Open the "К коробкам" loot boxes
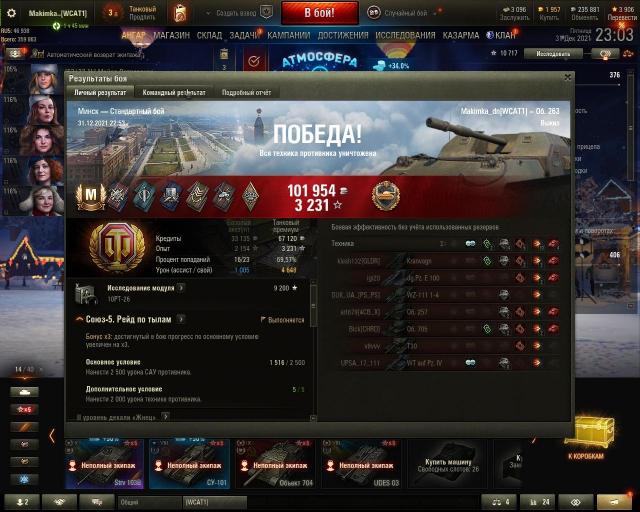Screen dimensions: 640x512 [x=585, y=440]
